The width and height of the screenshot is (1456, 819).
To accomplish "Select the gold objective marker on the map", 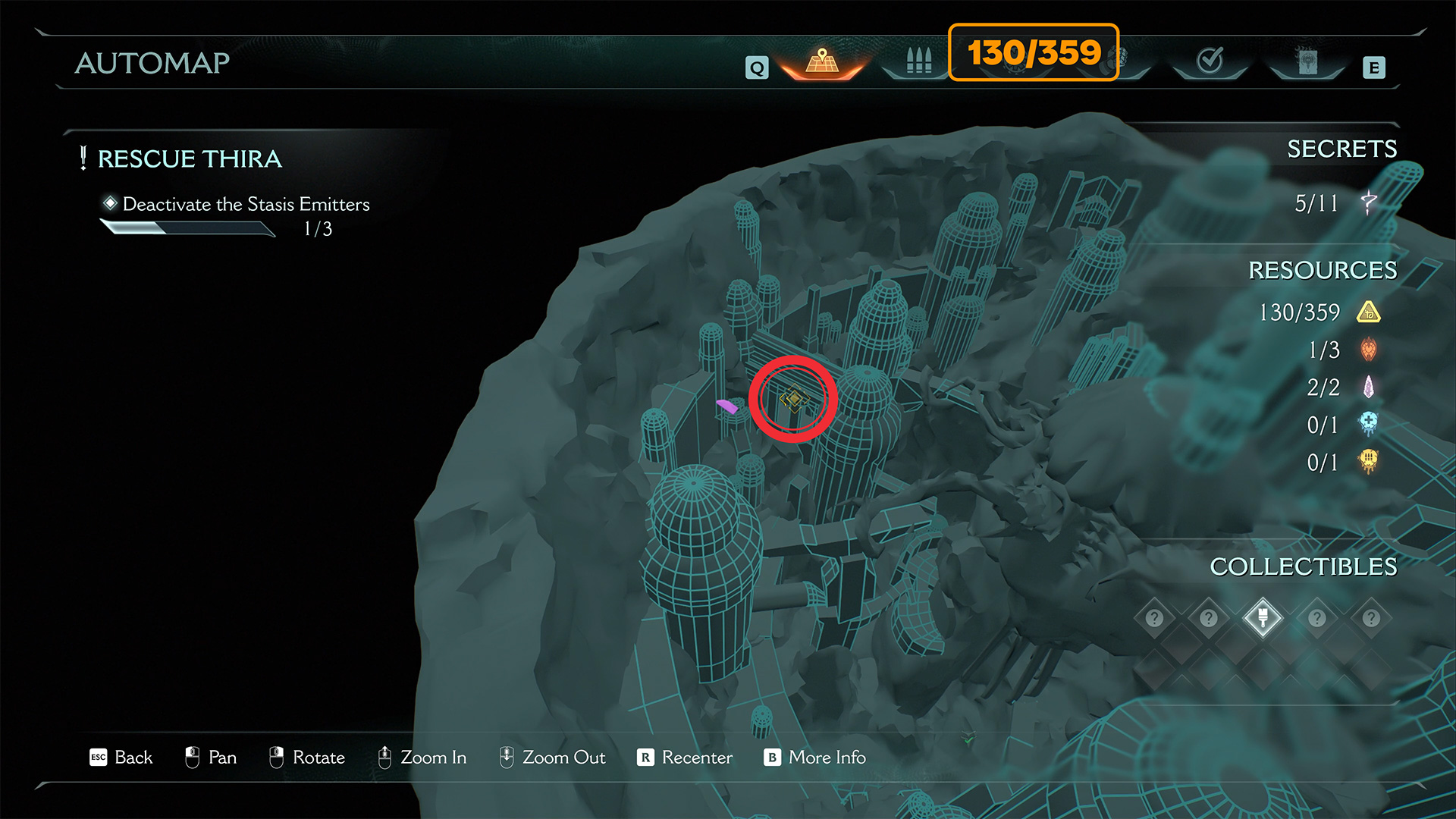I will [x=793, y=399].
